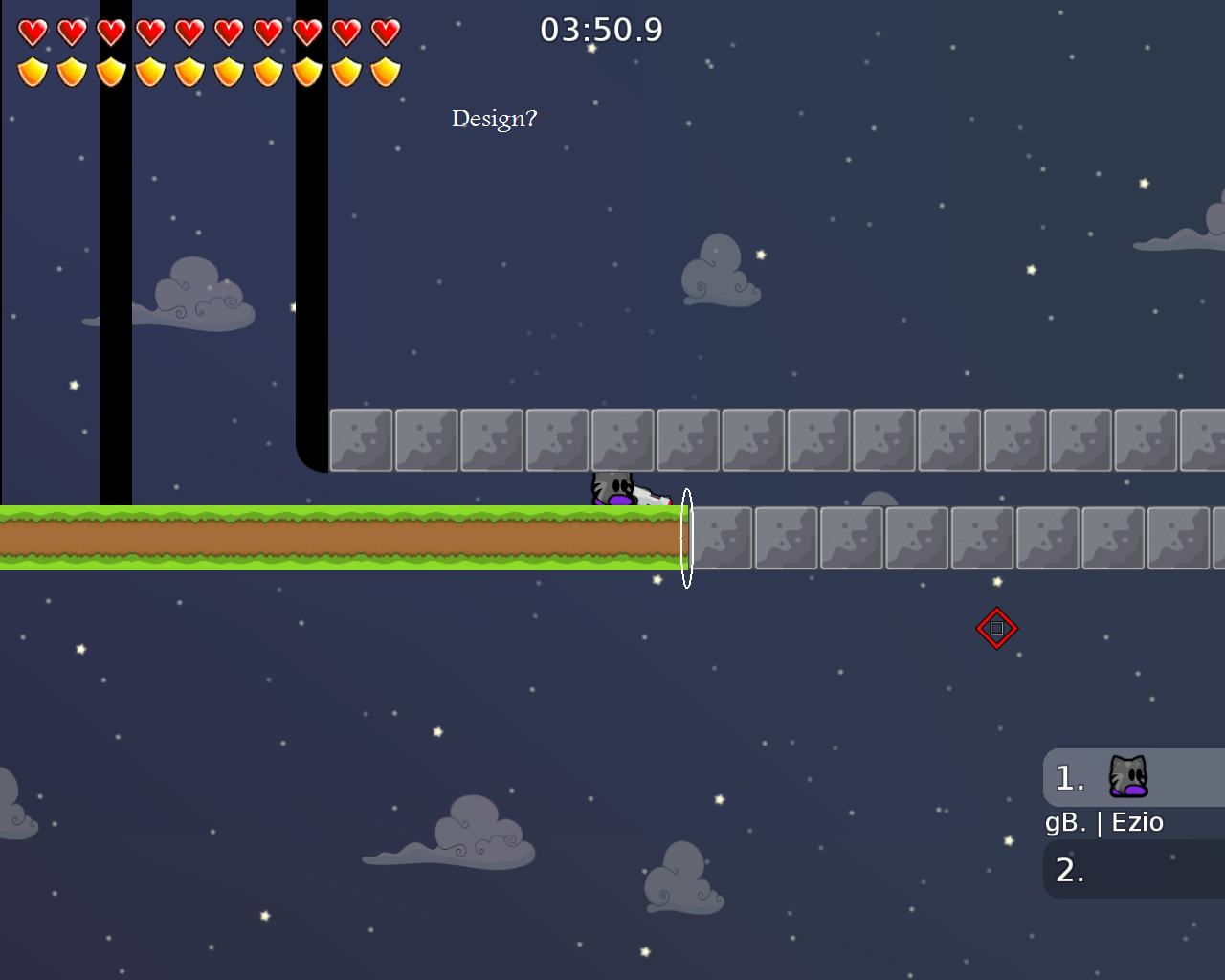Click the first red heart in the health bar
This screenshot has width=1225, height=980.
tap(31, 31)
